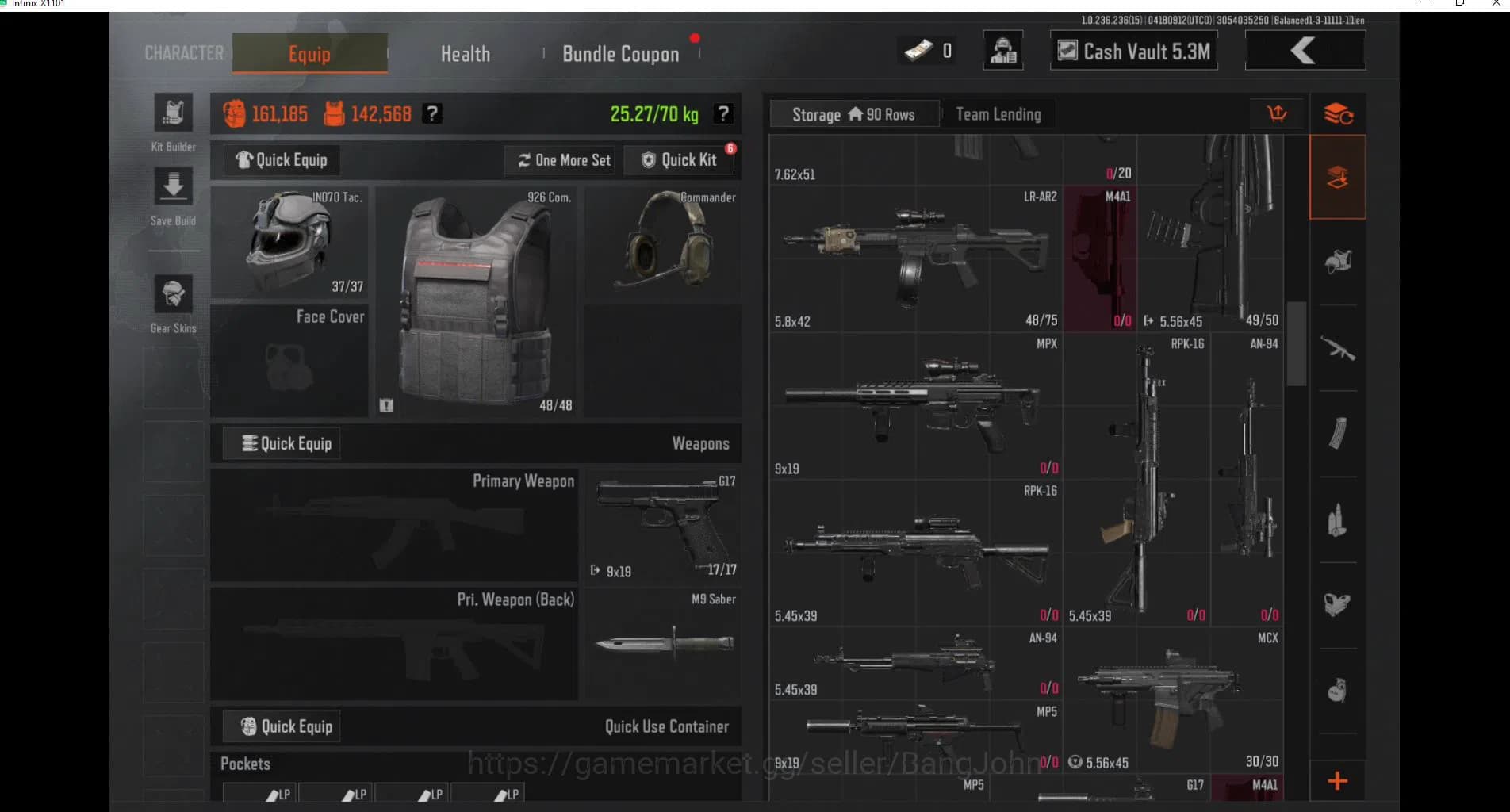Expand the plus button below filters

pos(1337,782)
